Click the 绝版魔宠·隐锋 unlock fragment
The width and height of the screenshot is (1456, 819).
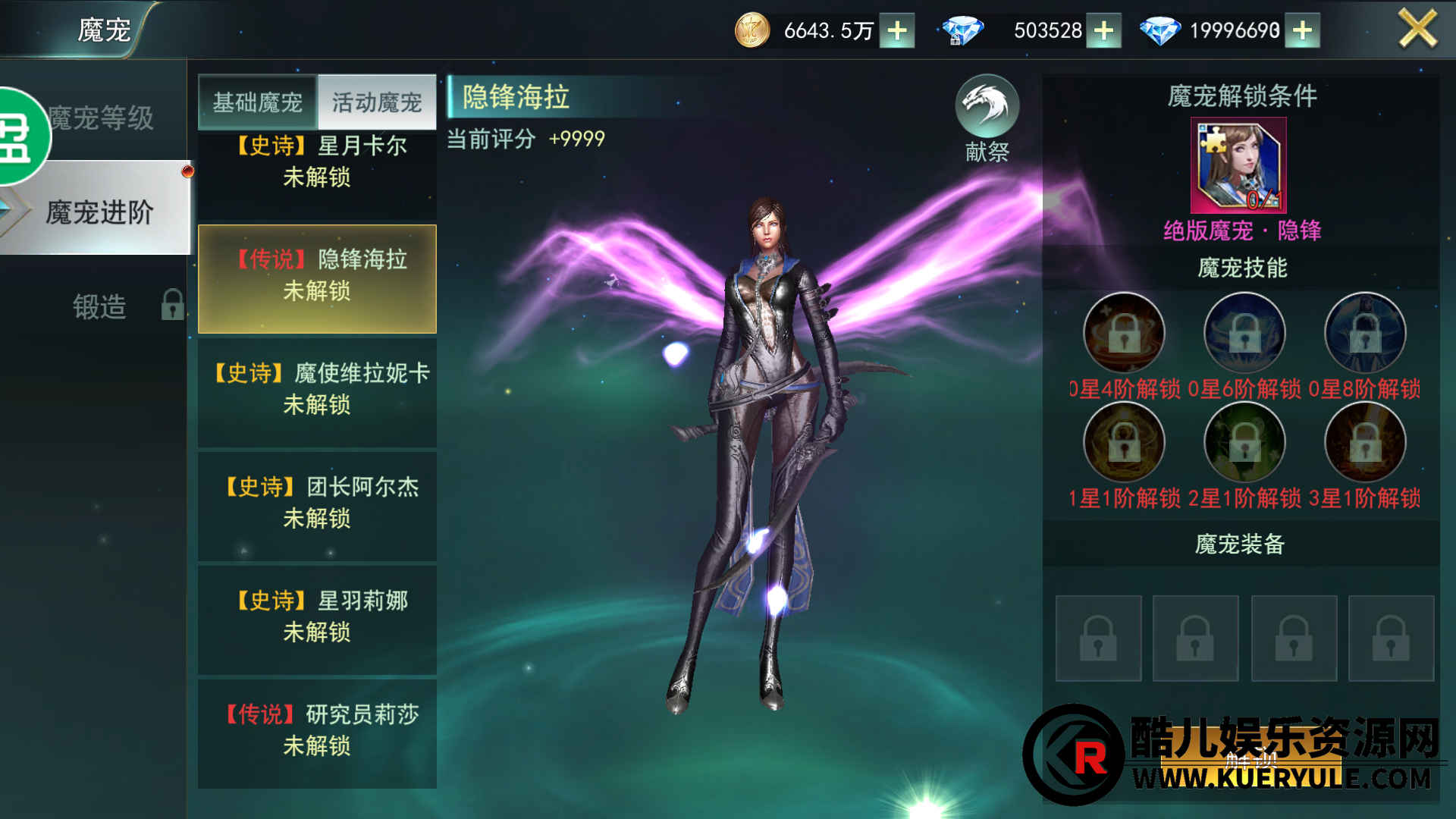1238,165
